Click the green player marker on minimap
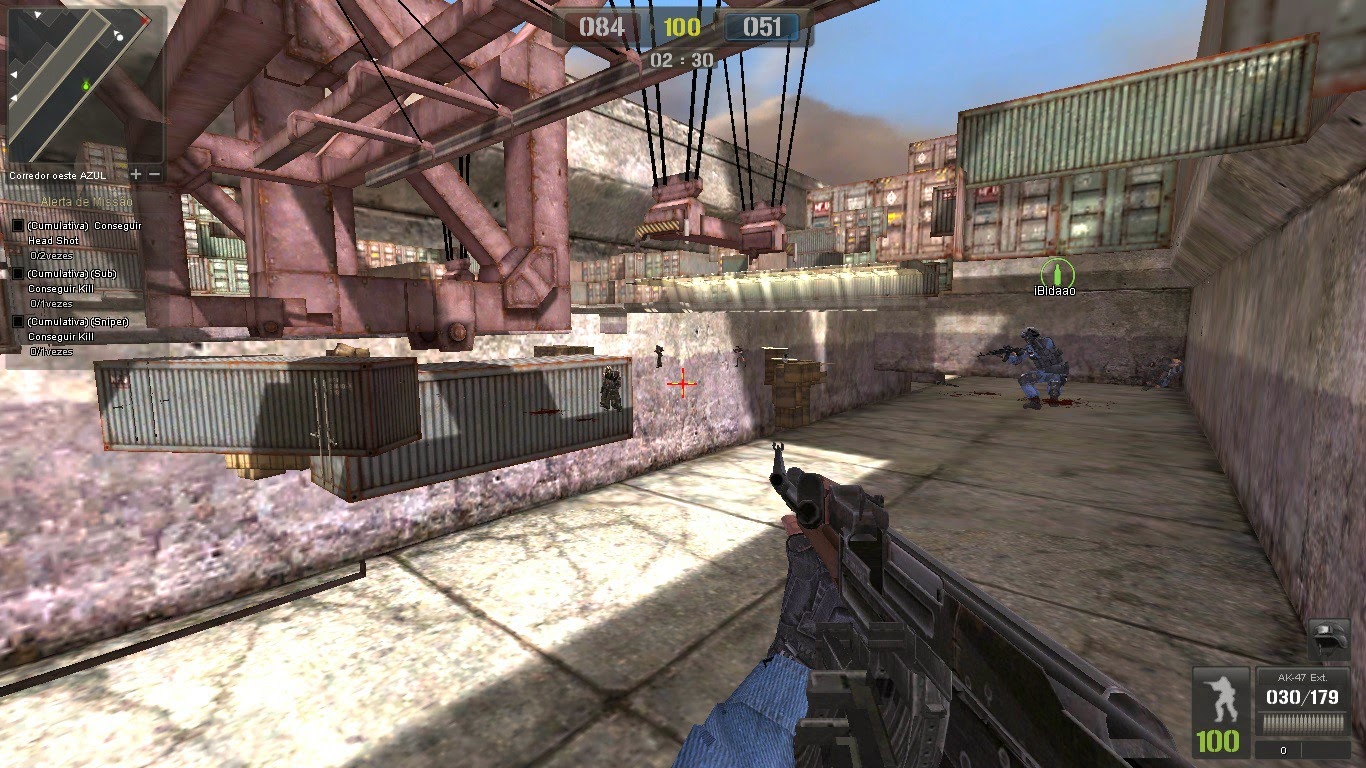Viewport: 1366px width, 768px height. click(x=86, y=85)
